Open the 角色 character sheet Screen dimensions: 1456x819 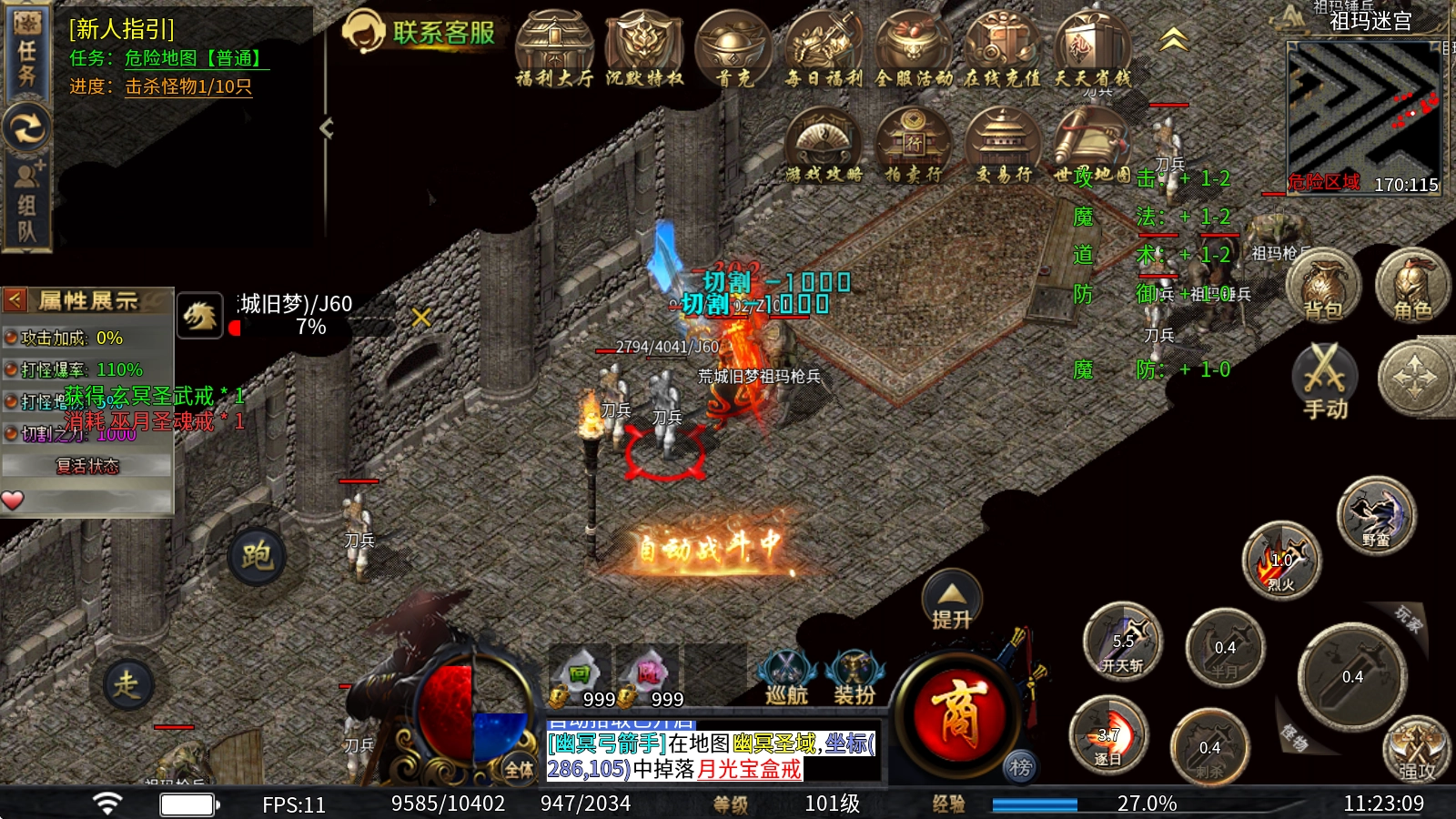coord(1411,287)
